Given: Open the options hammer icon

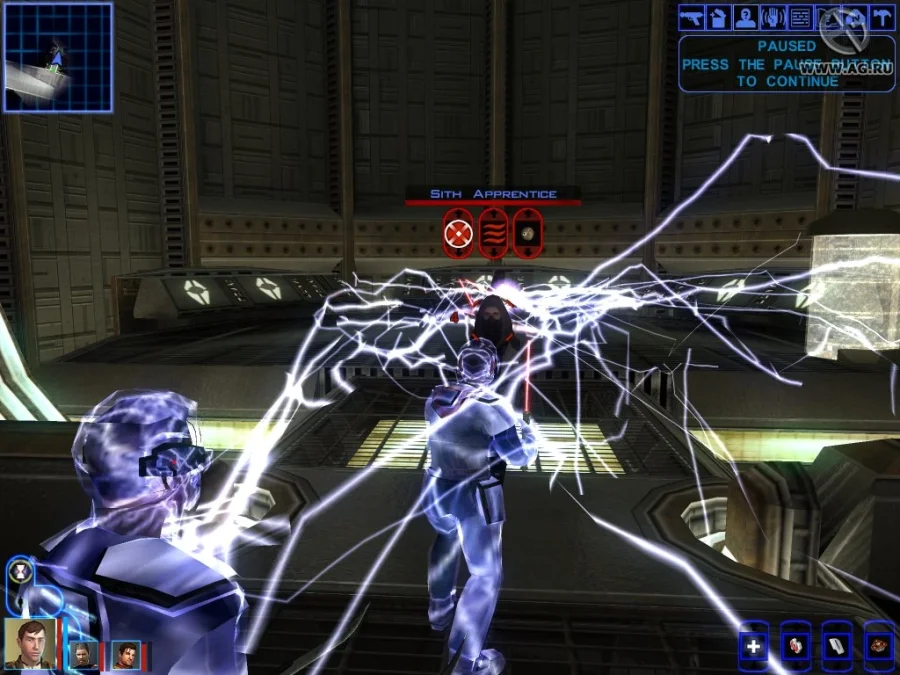Looking at the screenshot, I should [882, 17].
